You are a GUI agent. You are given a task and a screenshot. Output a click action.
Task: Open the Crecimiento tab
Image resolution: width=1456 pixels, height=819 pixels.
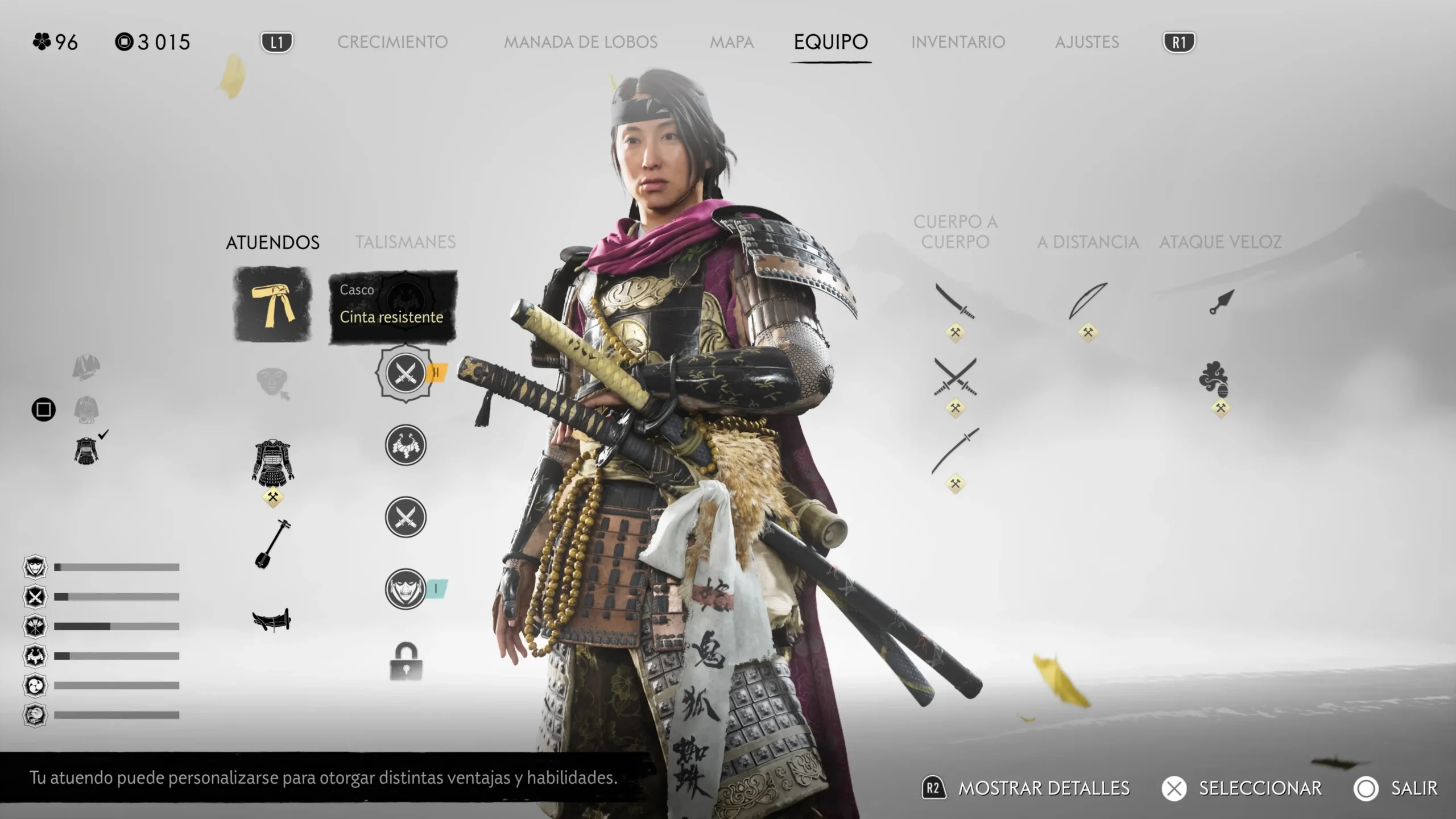tap(392, 42)
